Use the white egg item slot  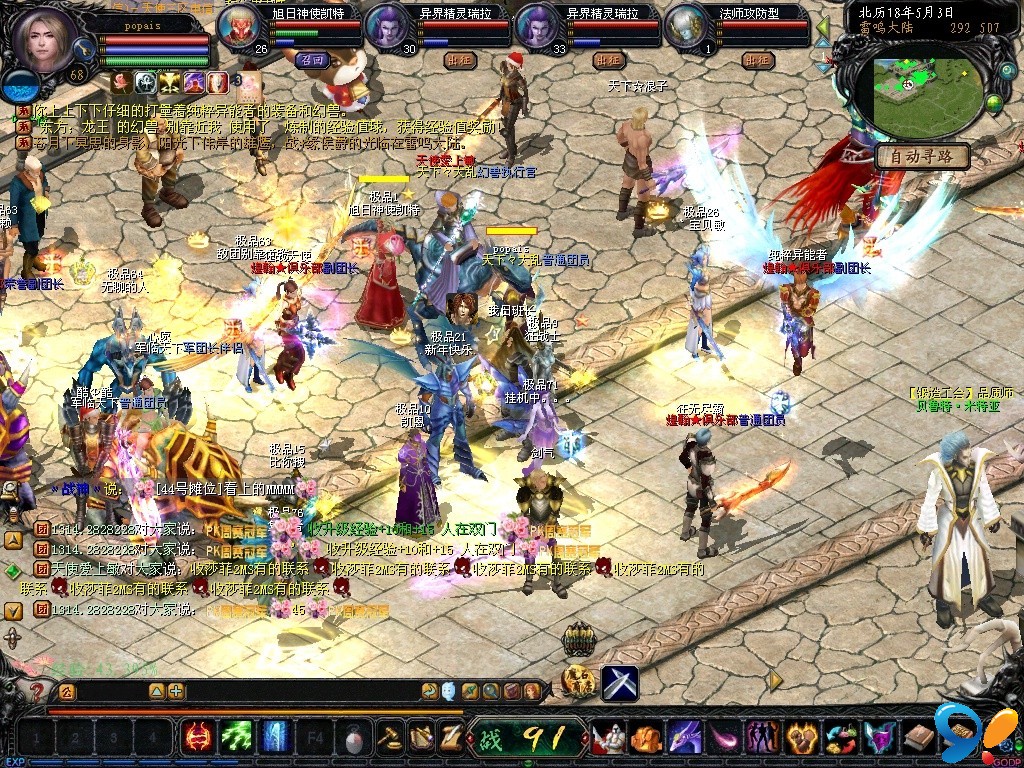[352, 739]
